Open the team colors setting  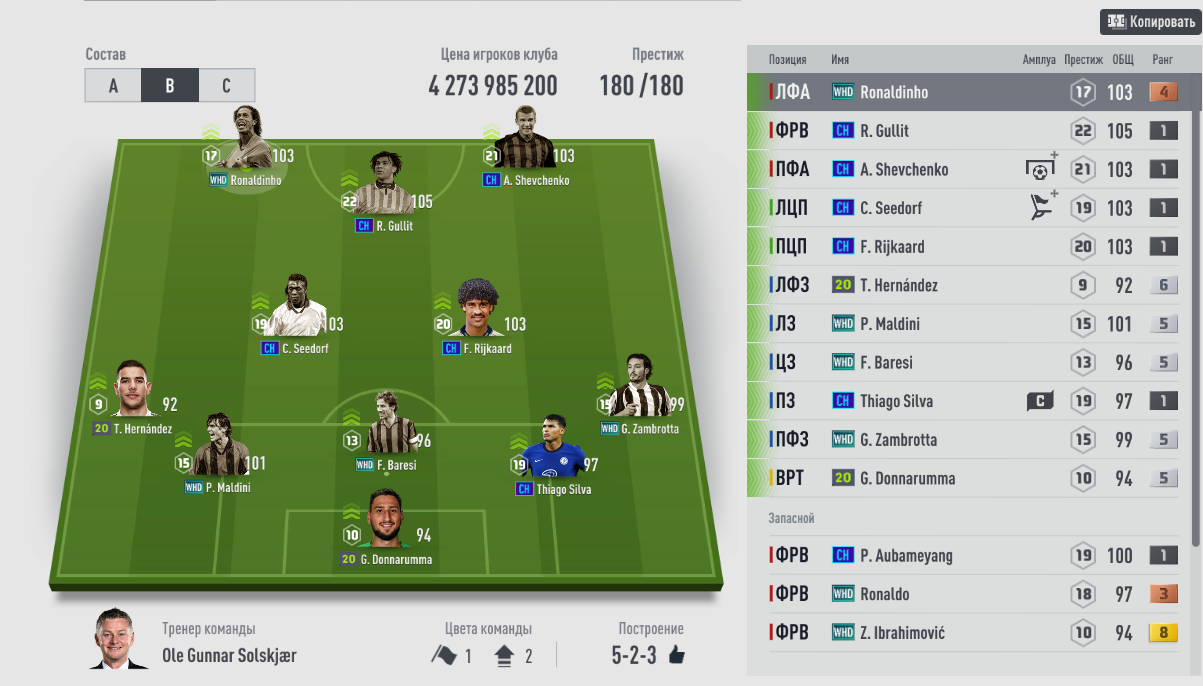click(x=487, y=655)
